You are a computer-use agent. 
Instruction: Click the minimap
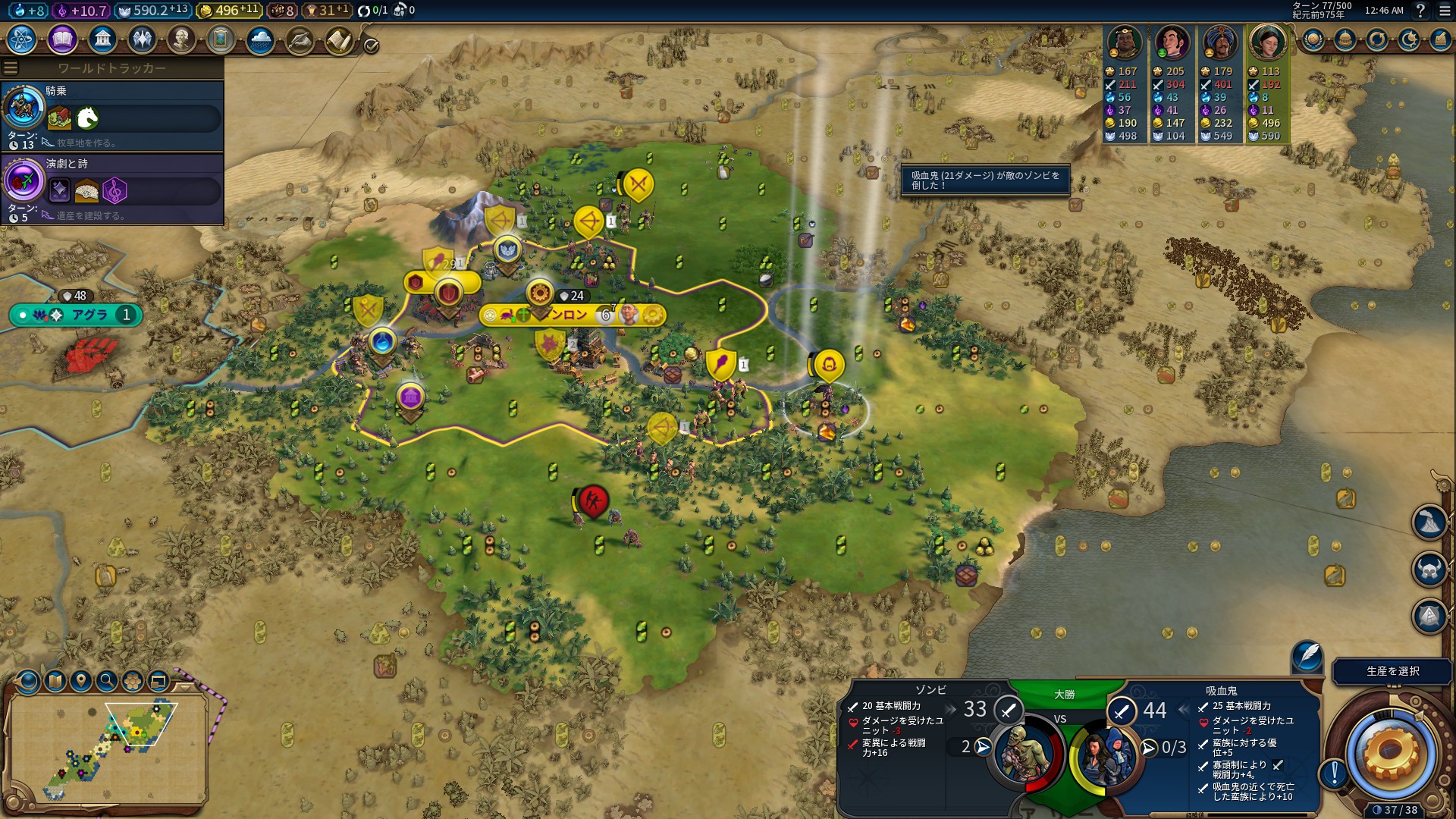[x=108, y=747]
